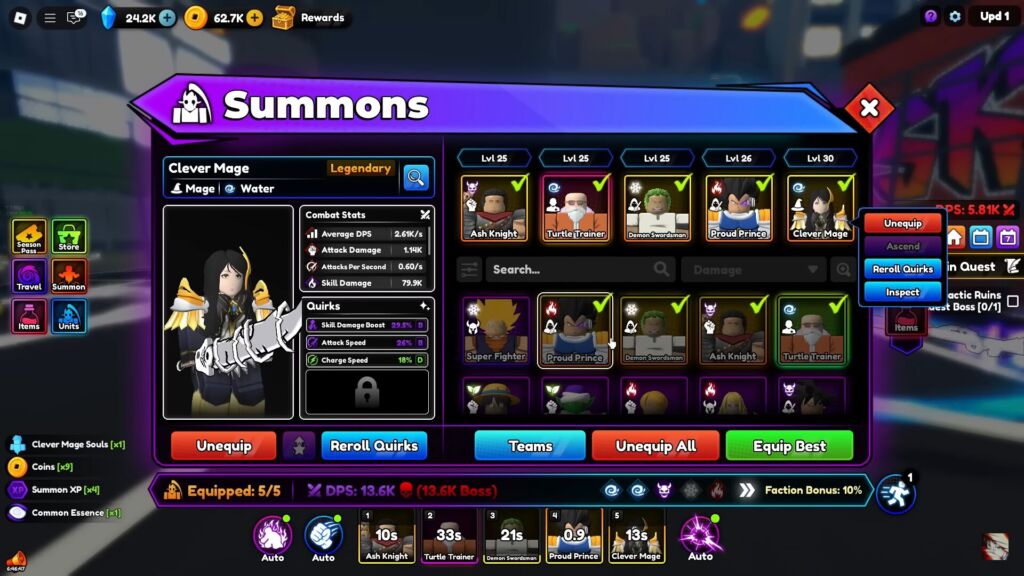Open the Damage sort dropdown
Image resolution: width=1024 pixels, height=576 pixels.
754,269
